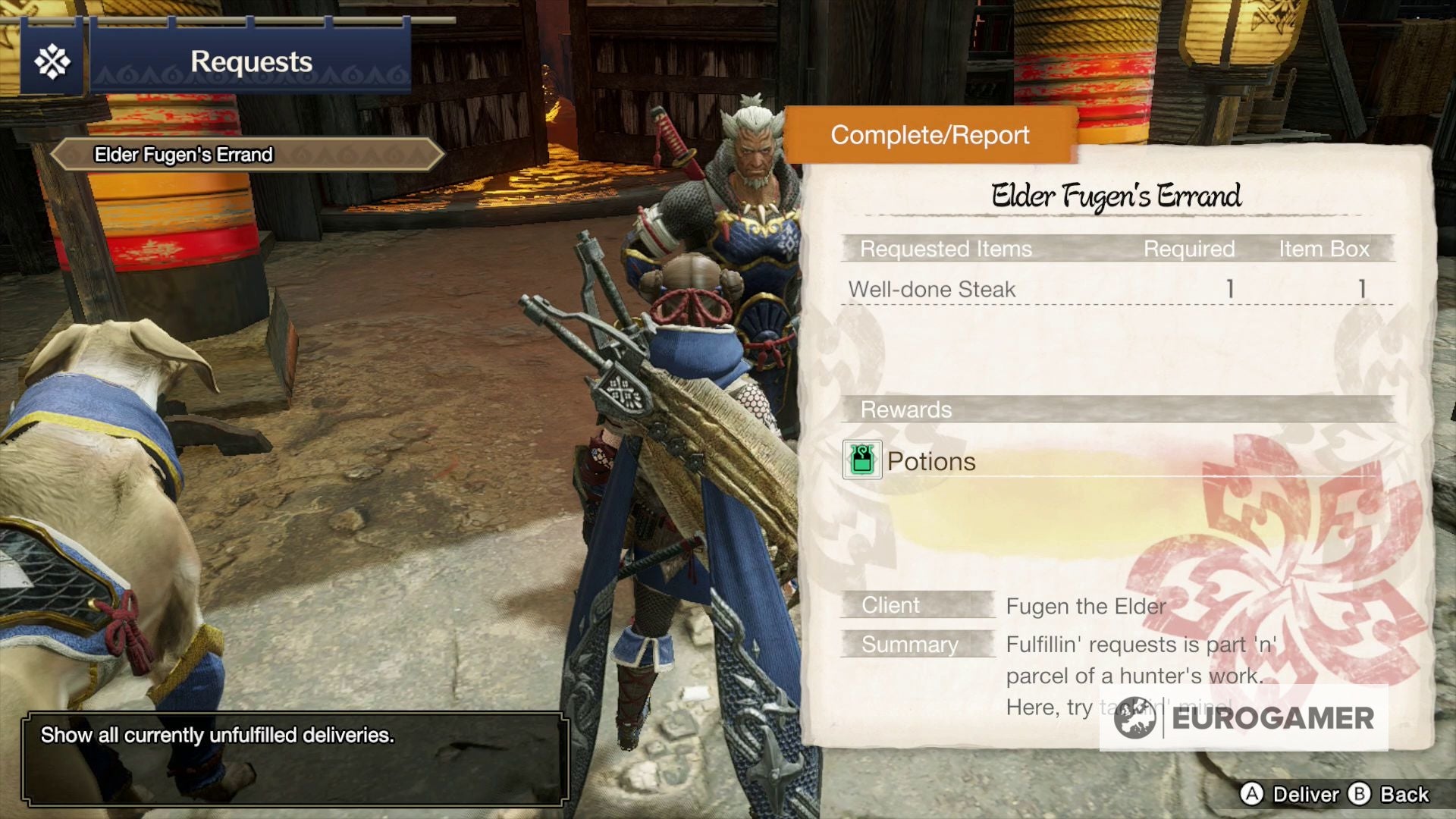Select the Elder Fugen's Errand request entry
Screen dimensions: 1456x819
coord(246,155)
